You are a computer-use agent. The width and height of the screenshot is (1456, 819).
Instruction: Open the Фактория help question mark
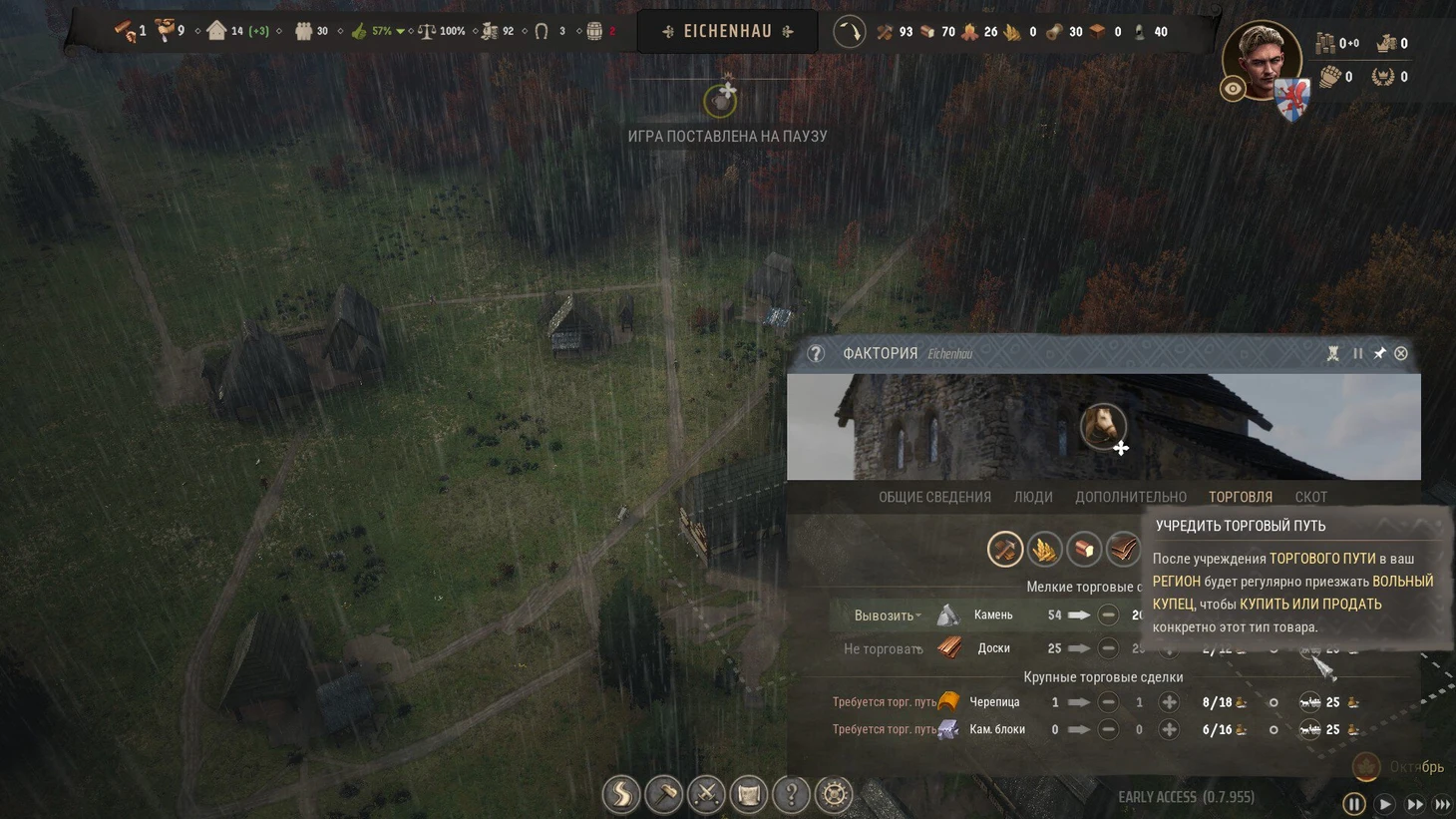coord(816,353)
